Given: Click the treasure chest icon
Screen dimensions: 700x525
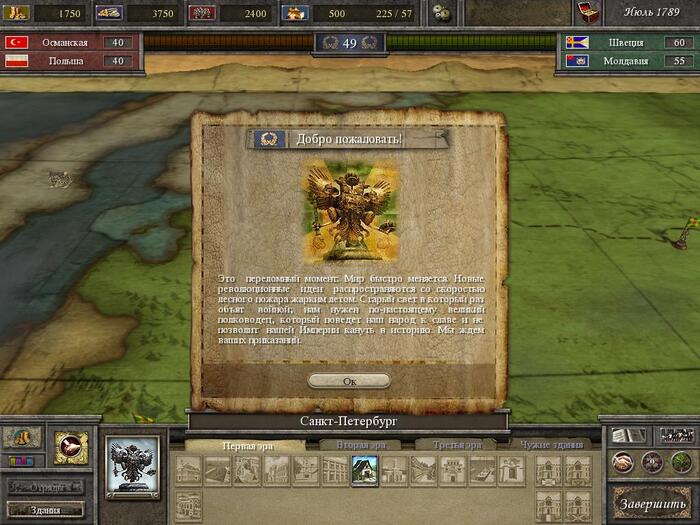Looking at the screenshot, I should tap(586, 13).
